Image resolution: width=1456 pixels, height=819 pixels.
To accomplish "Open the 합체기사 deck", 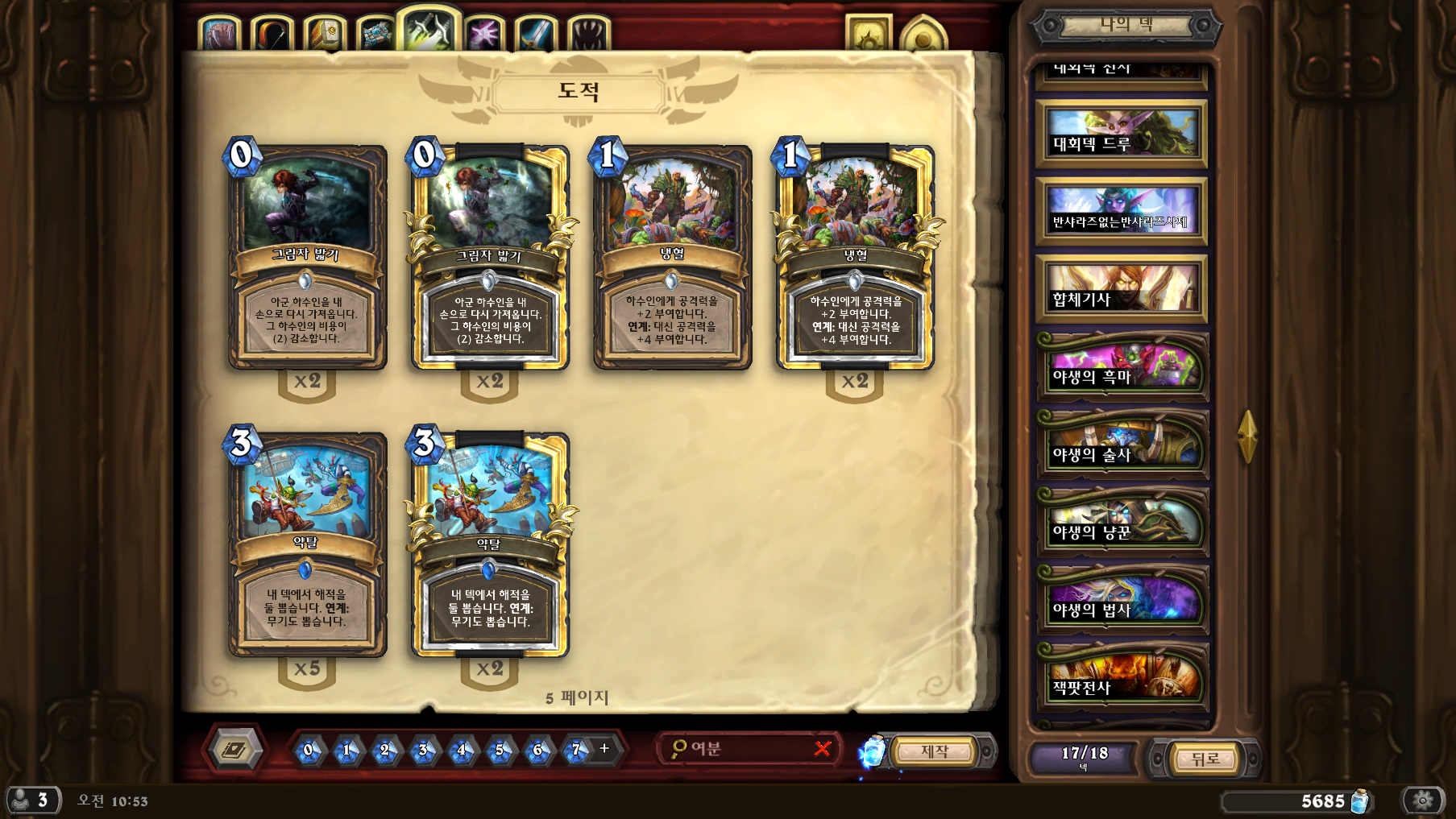I will [1121, 289].
